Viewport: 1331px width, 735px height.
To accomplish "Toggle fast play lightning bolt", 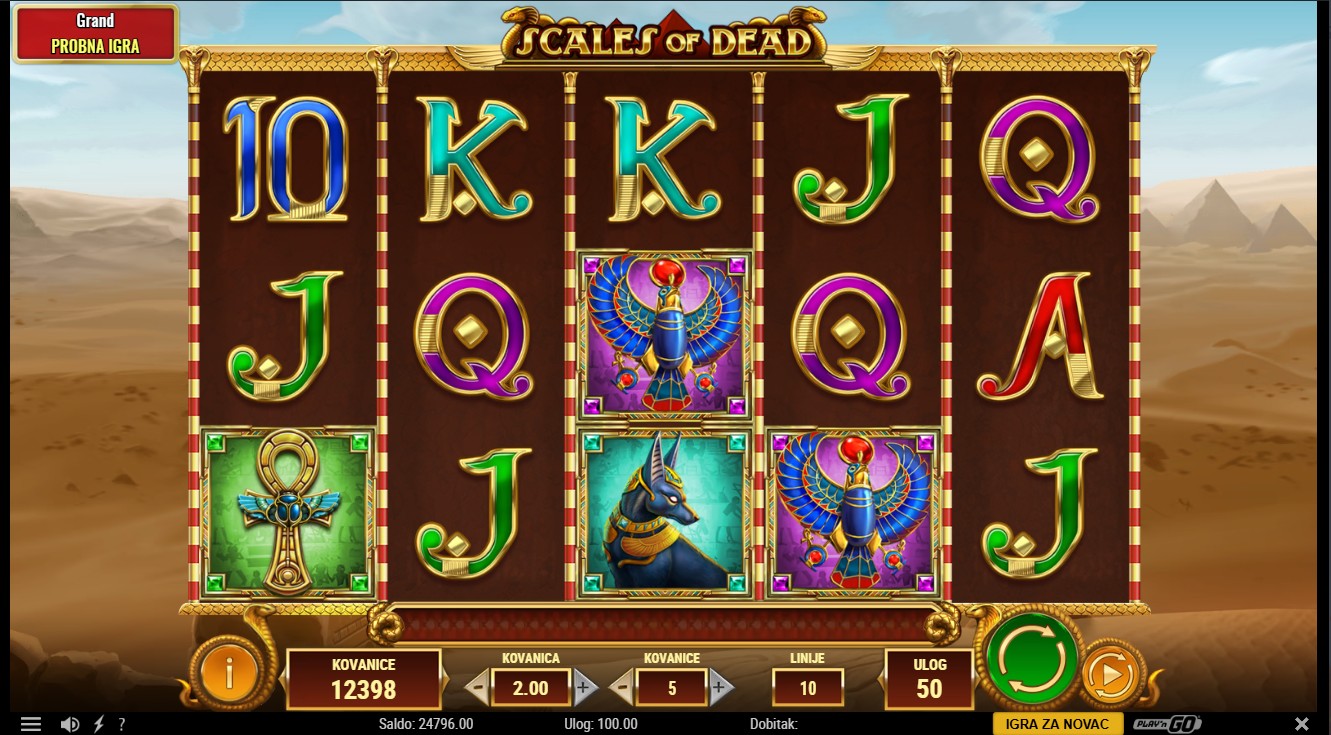I will [98, 724].
